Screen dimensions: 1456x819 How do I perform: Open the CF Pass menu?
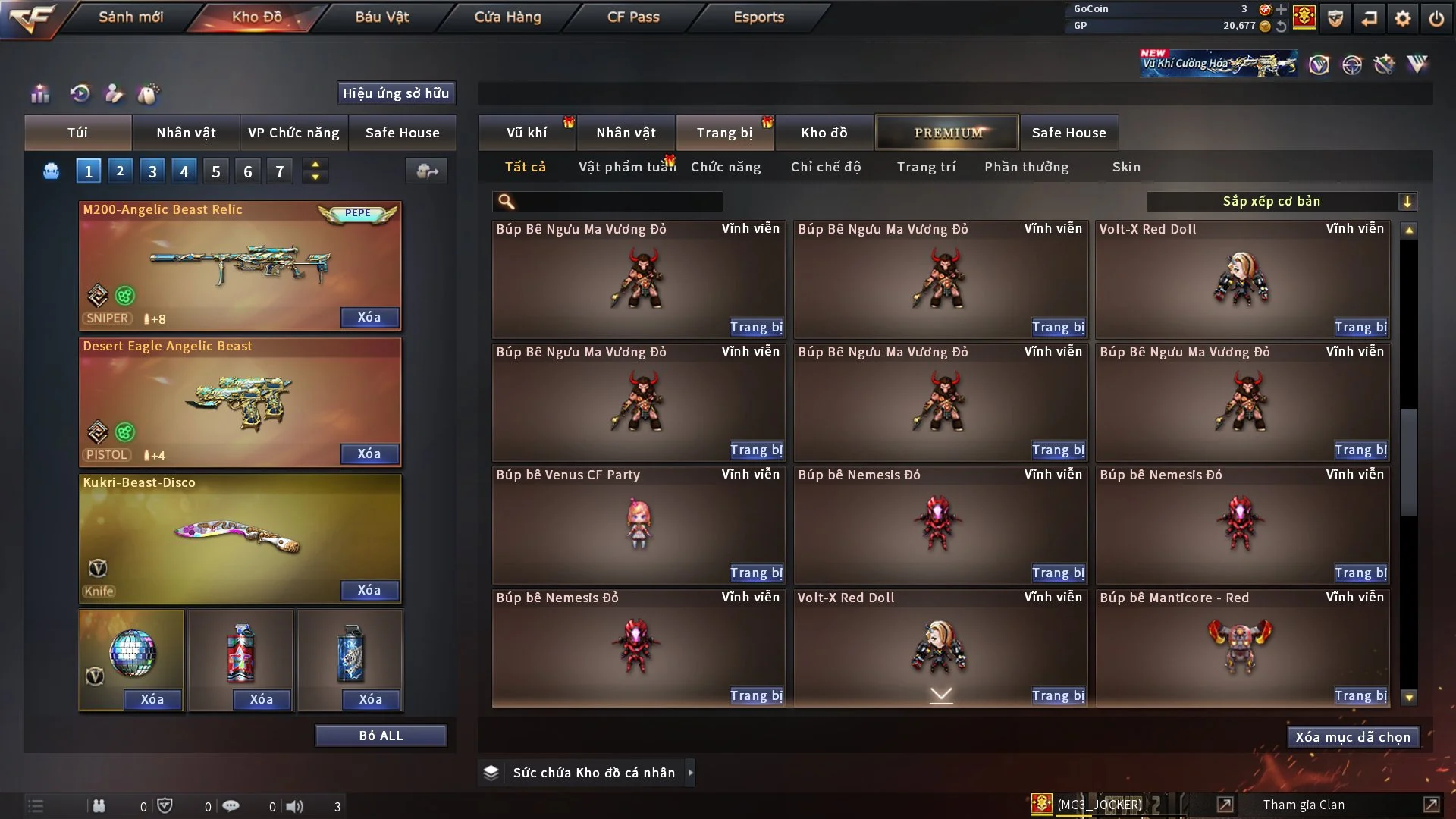click(x=633, y=17)
